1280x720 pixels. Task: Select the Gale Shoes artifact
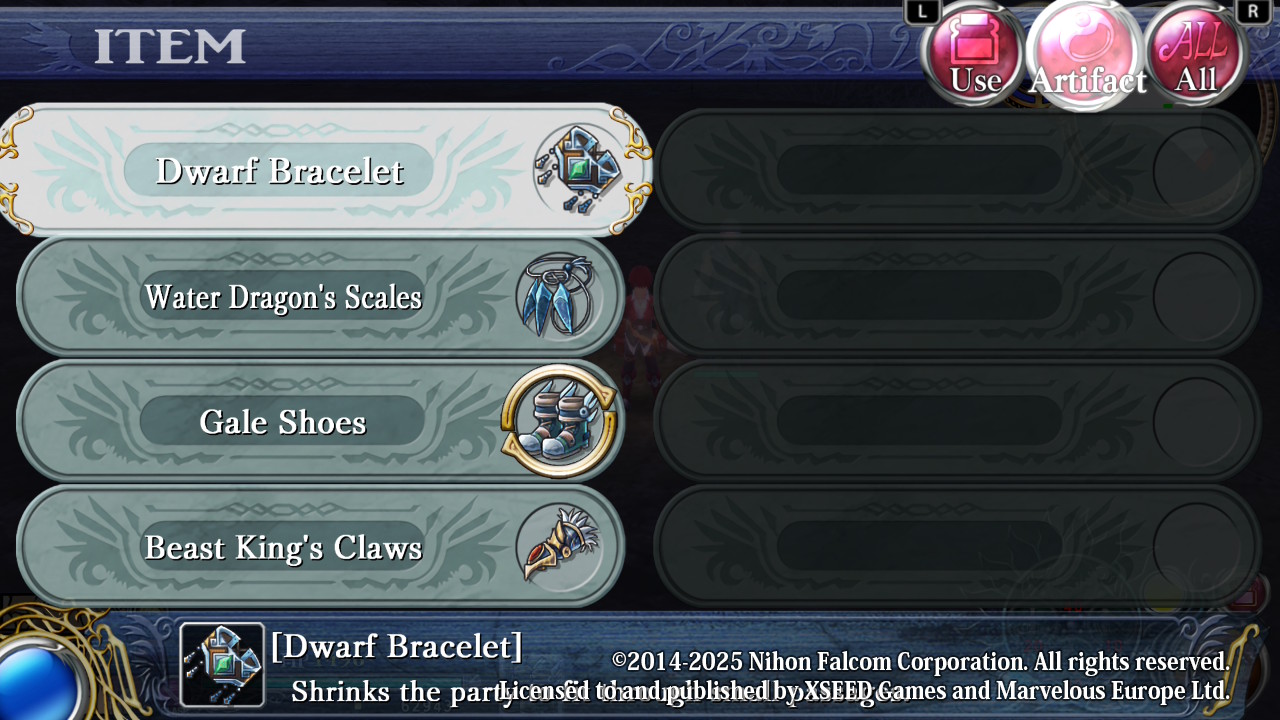point(320,422)
